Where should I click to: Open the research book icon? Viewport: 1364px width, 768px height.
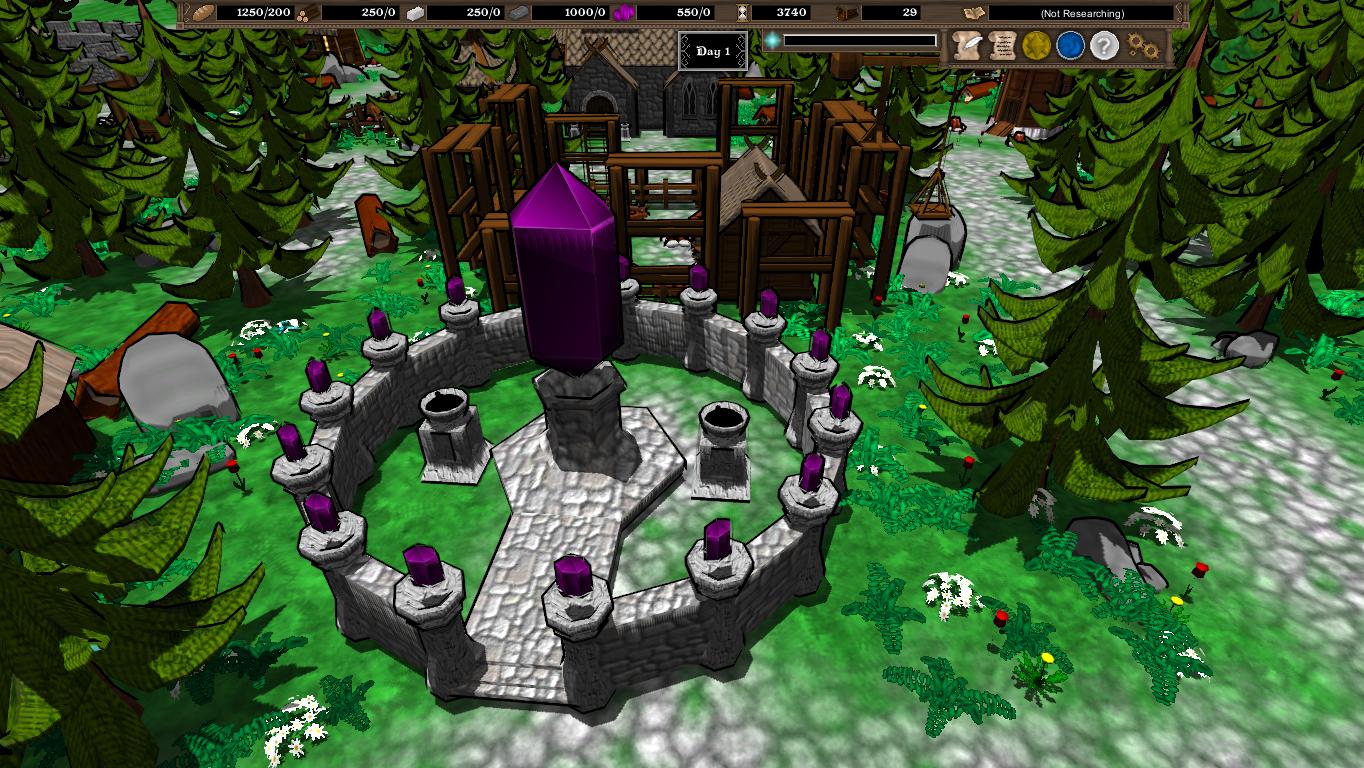click(973, 13)
